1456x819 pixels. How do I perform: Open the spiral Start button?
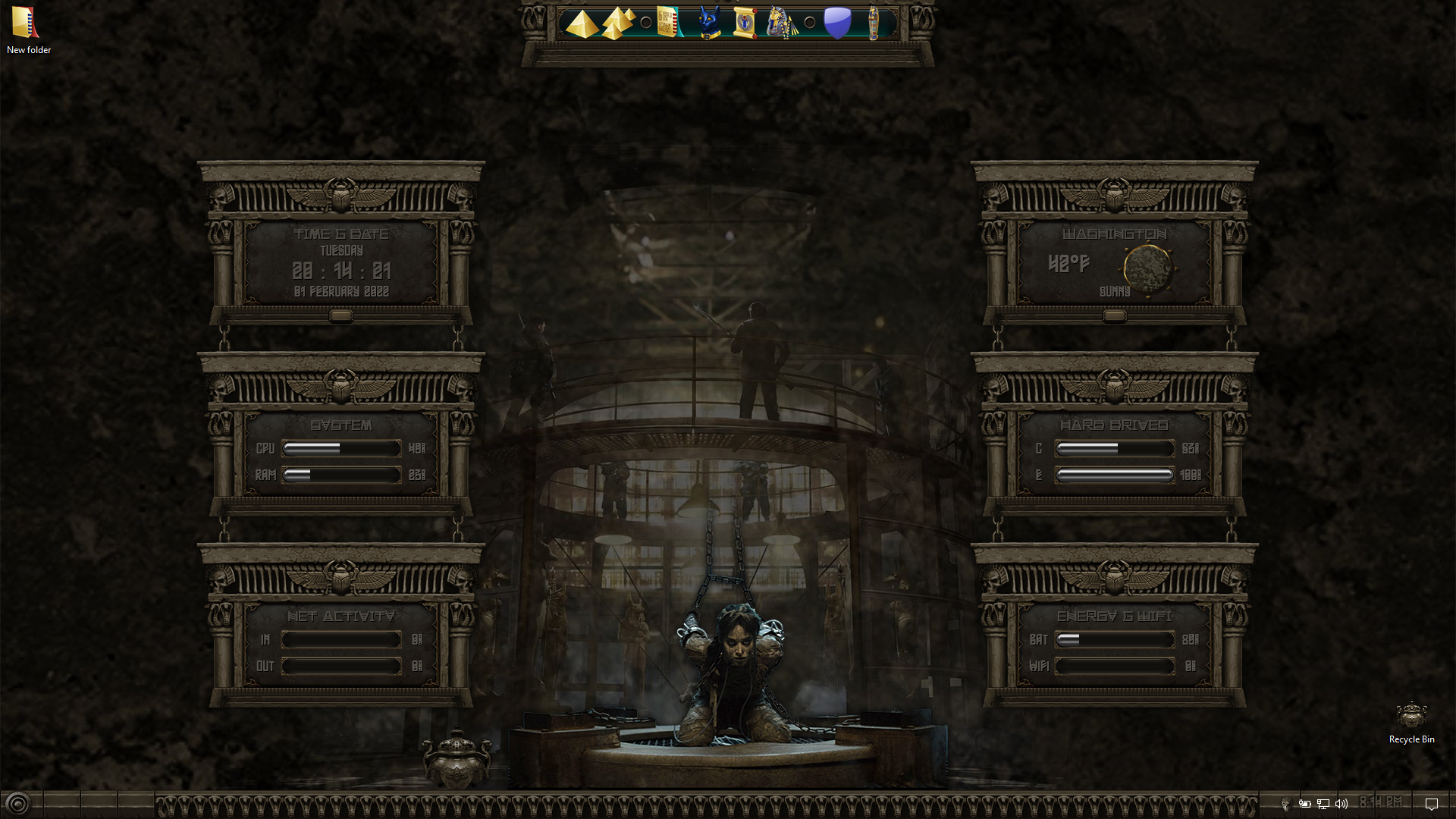(x=17, y=804)
